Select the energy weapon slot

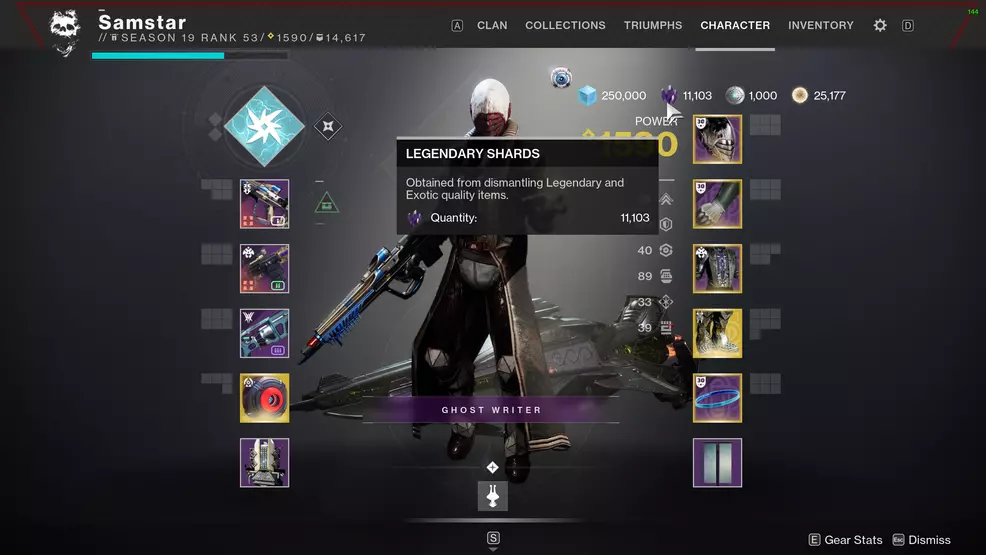tap(265, 269)
